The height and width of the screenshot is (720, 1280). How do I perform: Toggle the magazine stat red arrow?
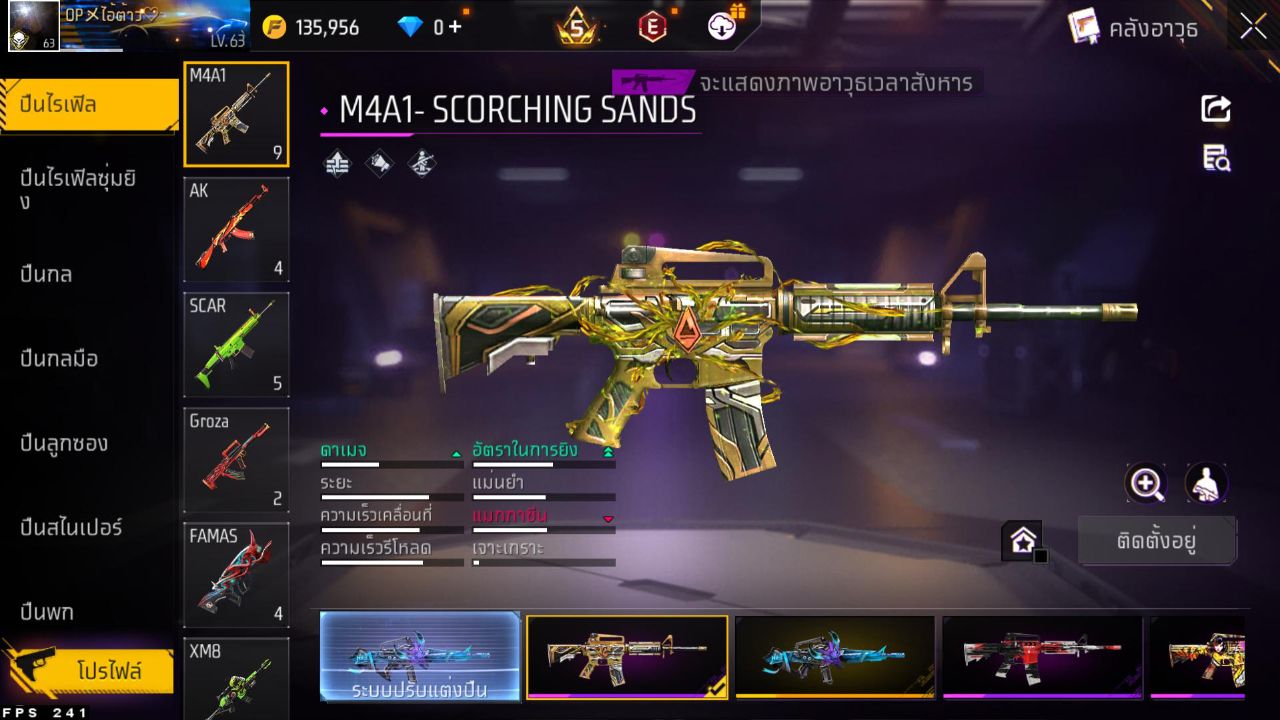(610, 520)
